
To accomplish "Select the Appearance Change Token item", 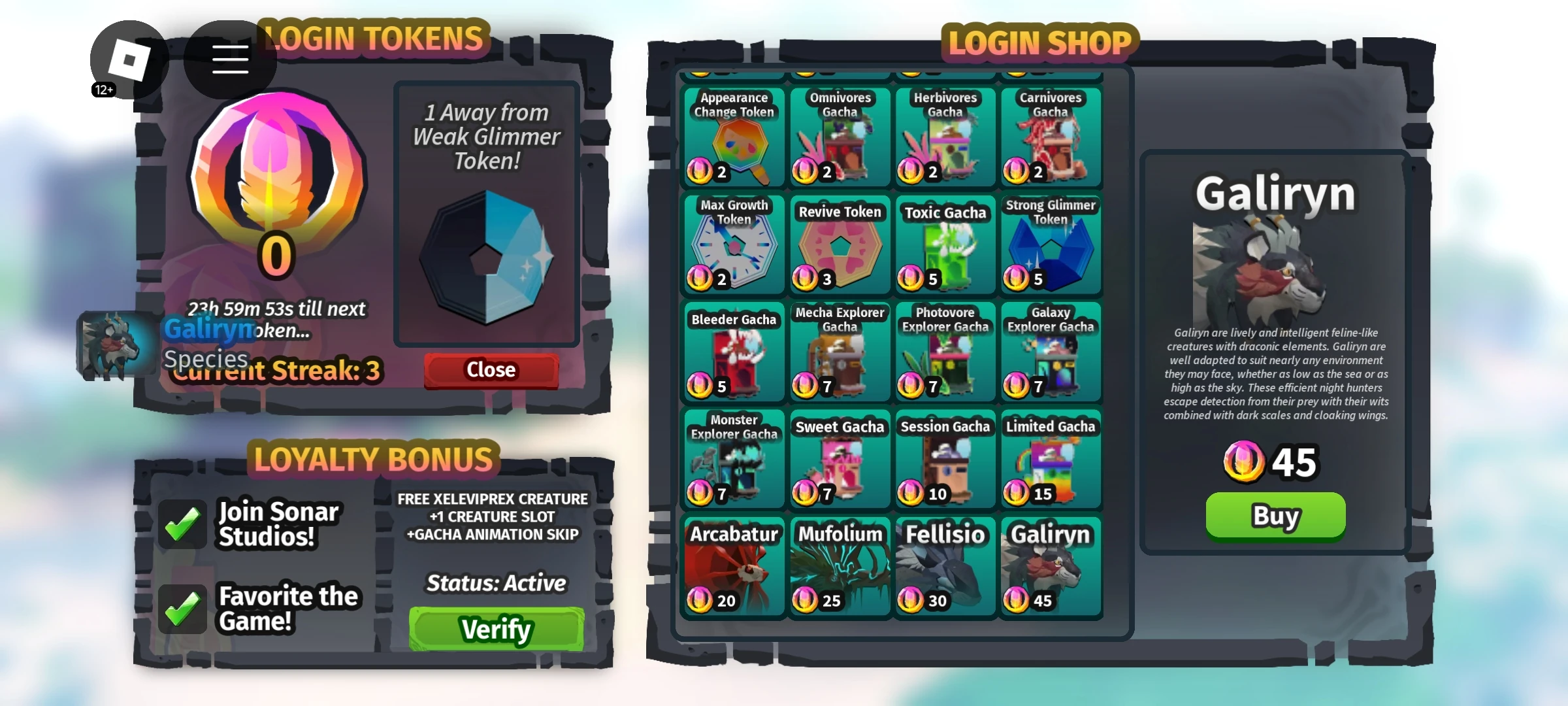I will pyautogui.click(x=733, y=137).
